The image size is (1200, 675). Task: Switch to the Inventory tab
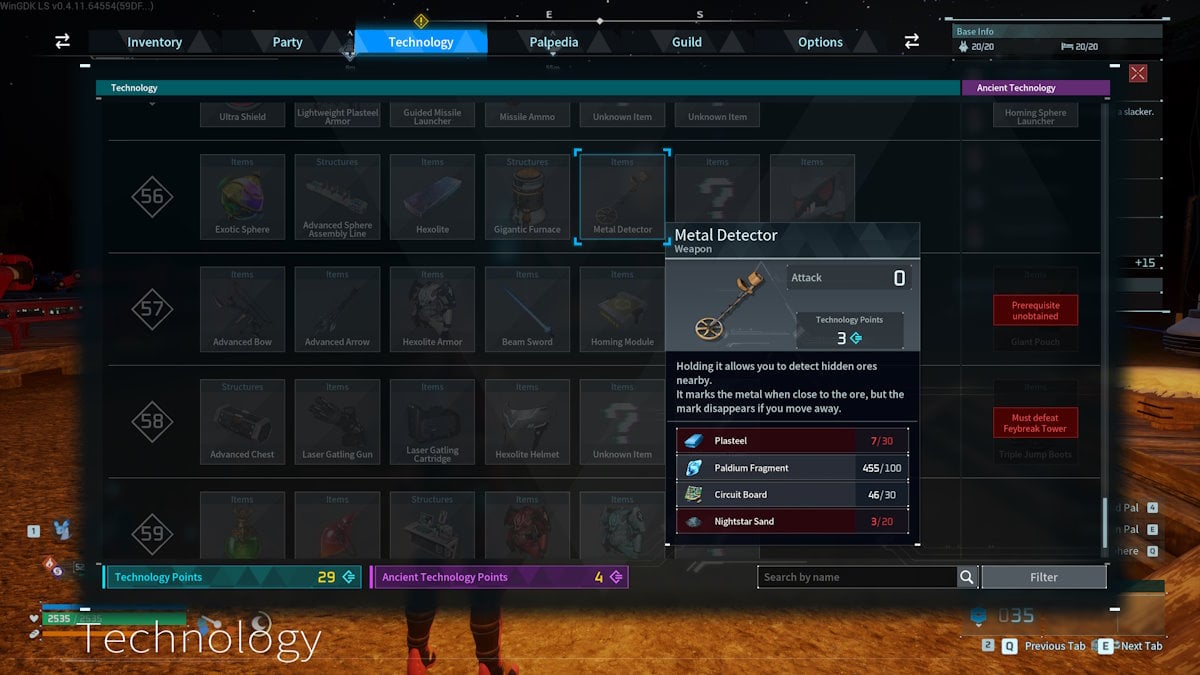[154, 42]
